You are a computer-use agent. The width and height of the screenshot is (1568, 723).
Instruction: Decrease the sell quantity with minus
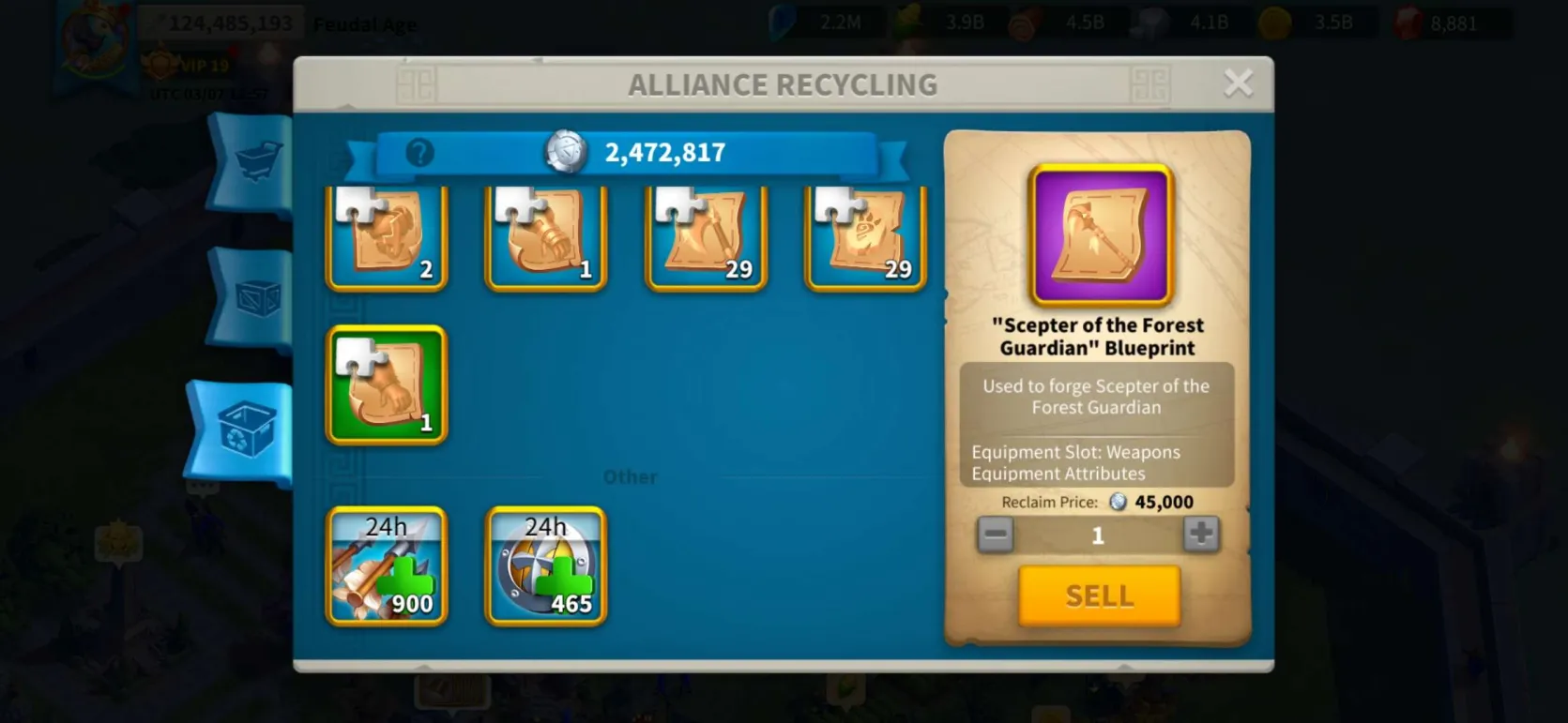[x=995, y=535]
